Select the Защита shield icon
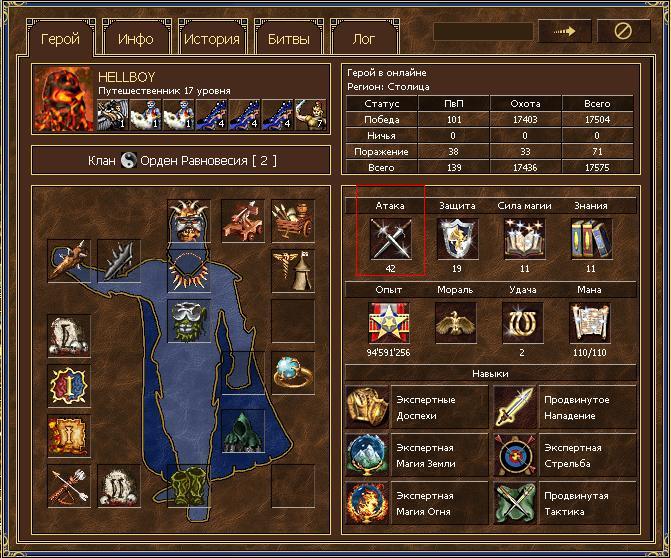Image resolution: width=671 pixels, height=558 pixels. tap(457, 240)
